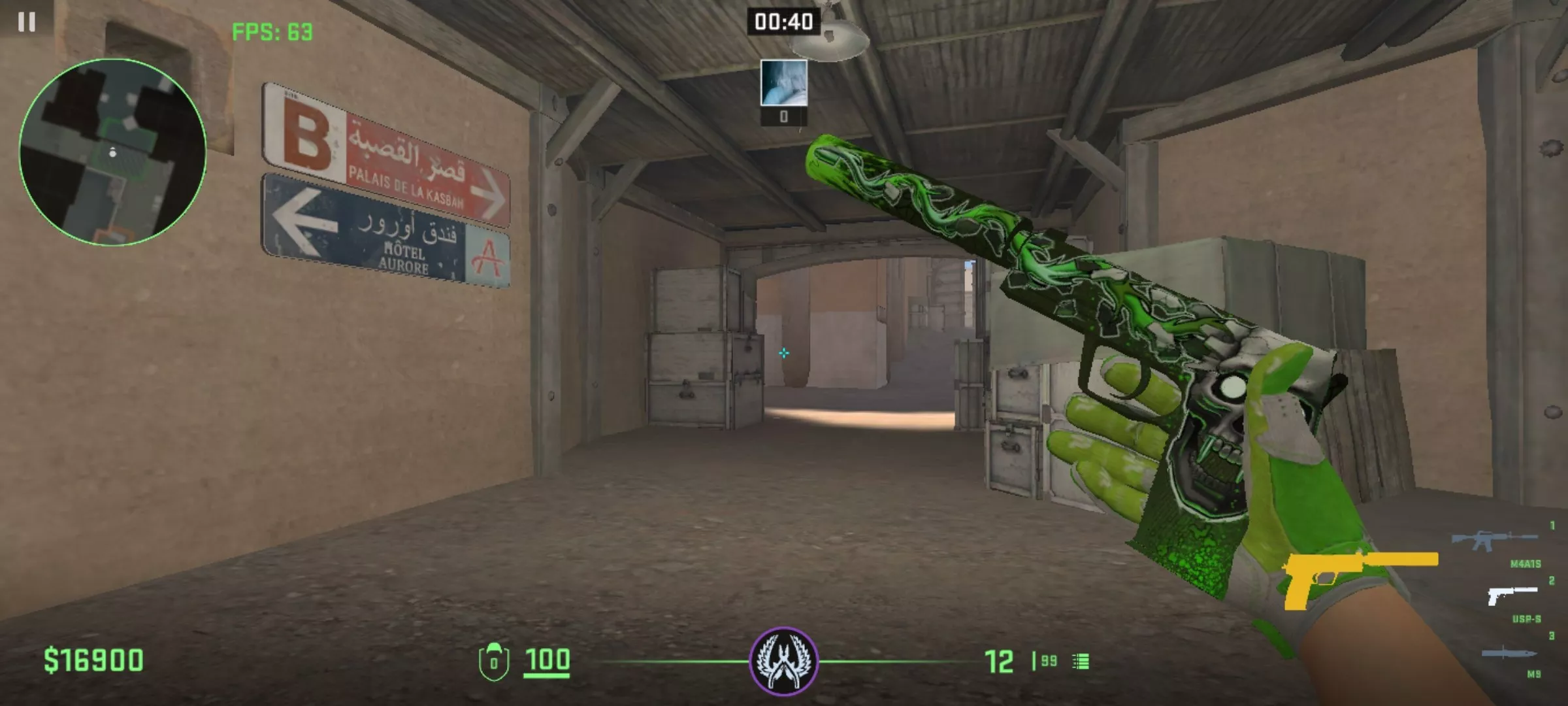Tap the armor shield icon
The width and height of the screenshot is (1568, 706).
tap(493, 662)
